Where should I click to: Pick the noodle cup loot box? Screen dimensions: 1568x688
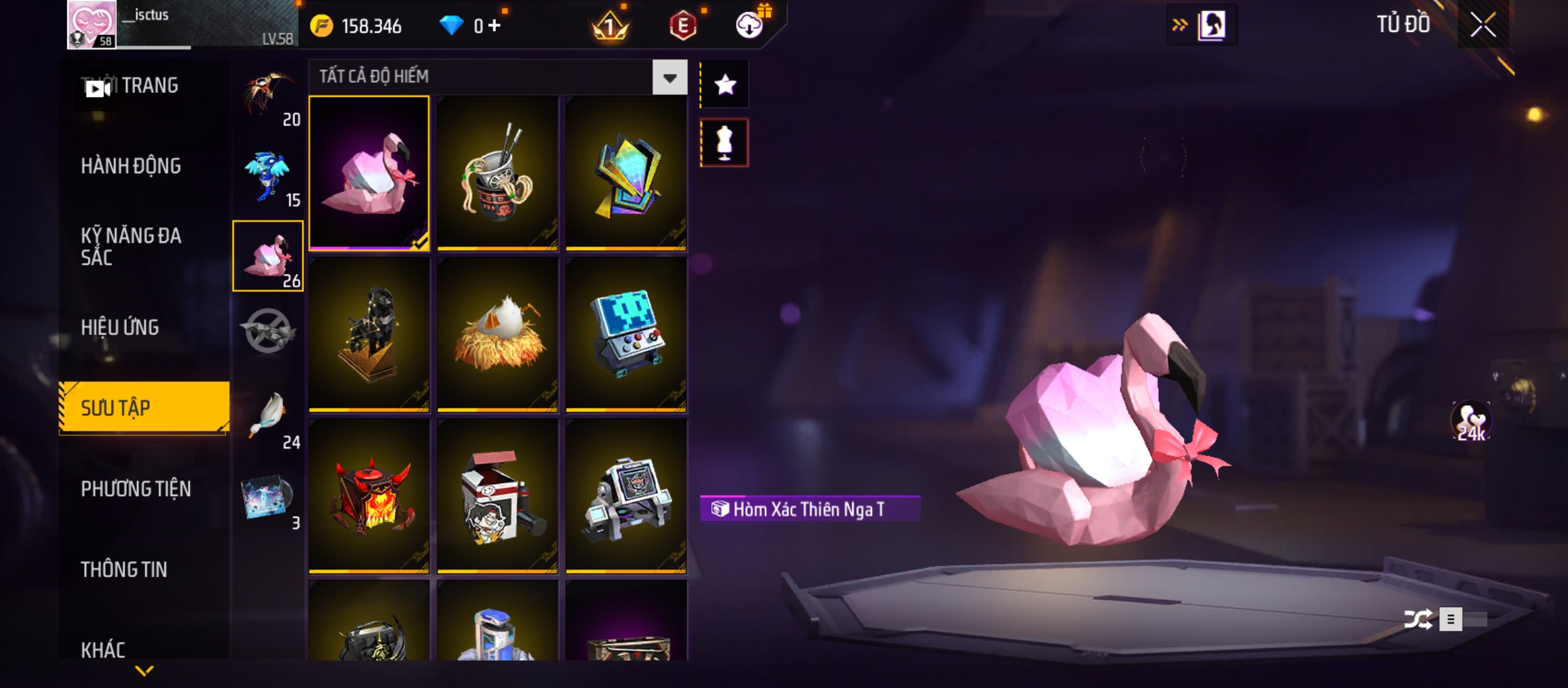[x=497, y=173]
